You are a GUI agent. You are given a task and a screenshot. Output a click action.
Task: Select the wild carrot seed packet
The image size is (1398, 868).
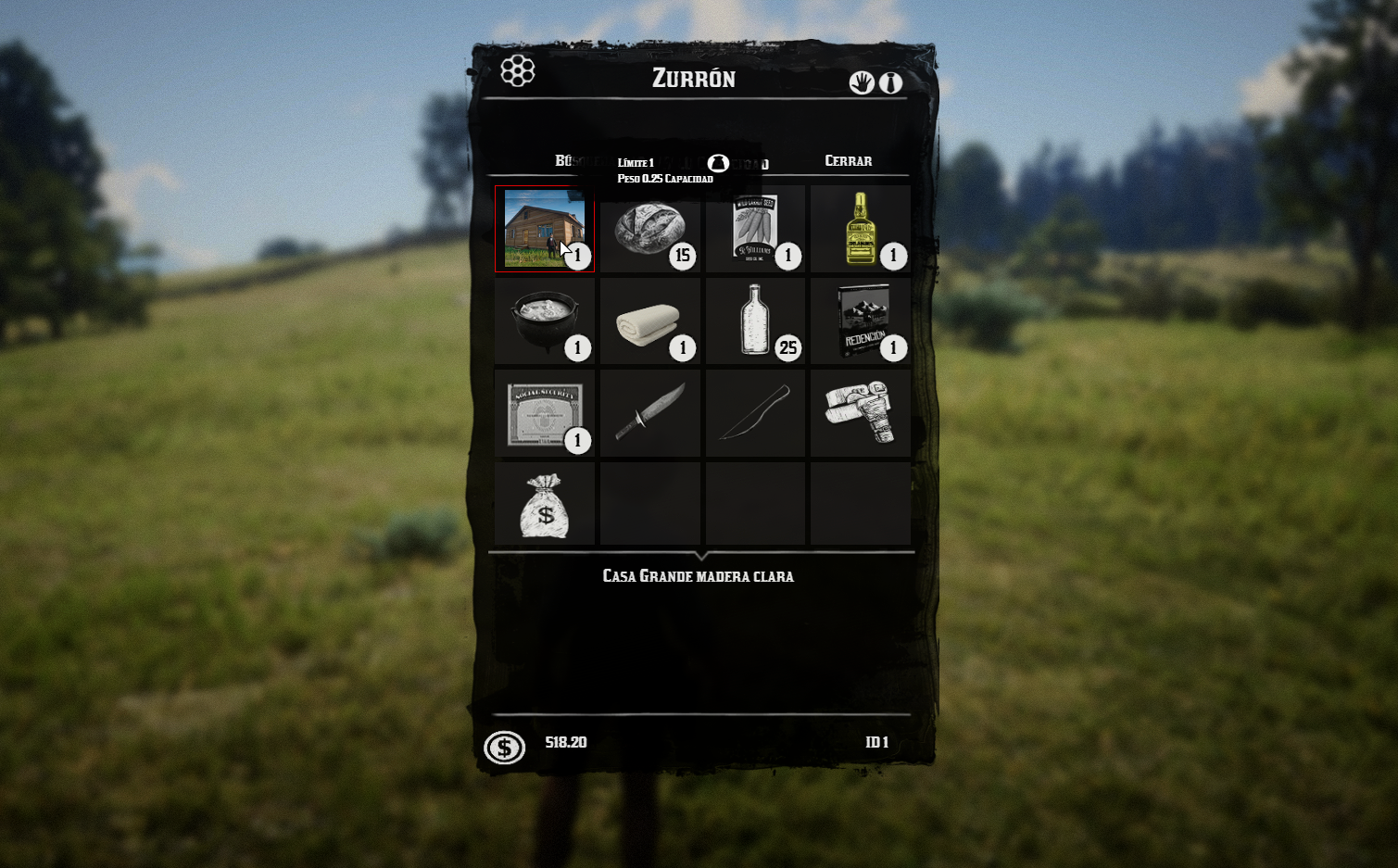point(755,229)
